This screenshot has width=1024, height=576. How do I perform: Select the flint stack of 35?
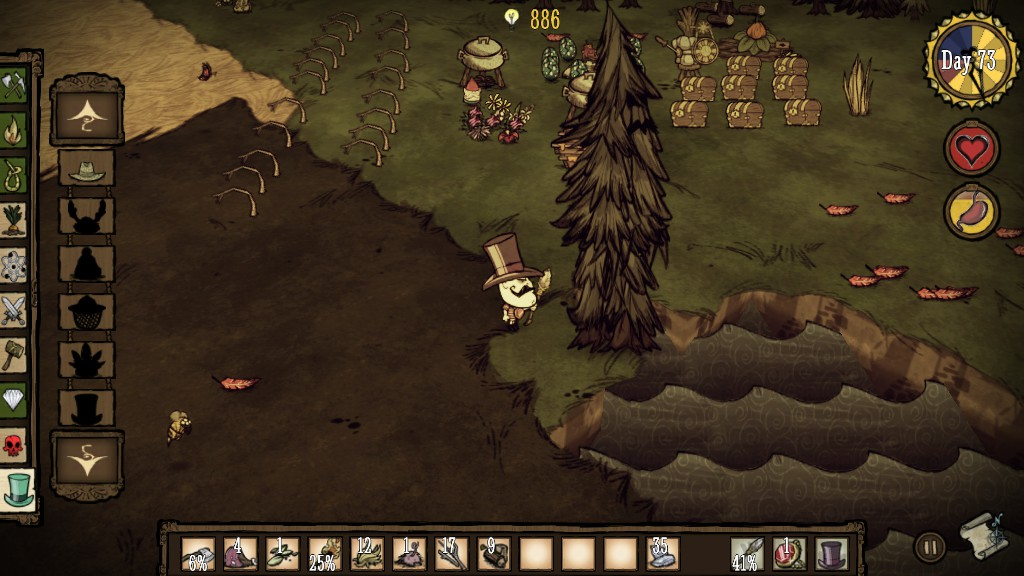662,553
